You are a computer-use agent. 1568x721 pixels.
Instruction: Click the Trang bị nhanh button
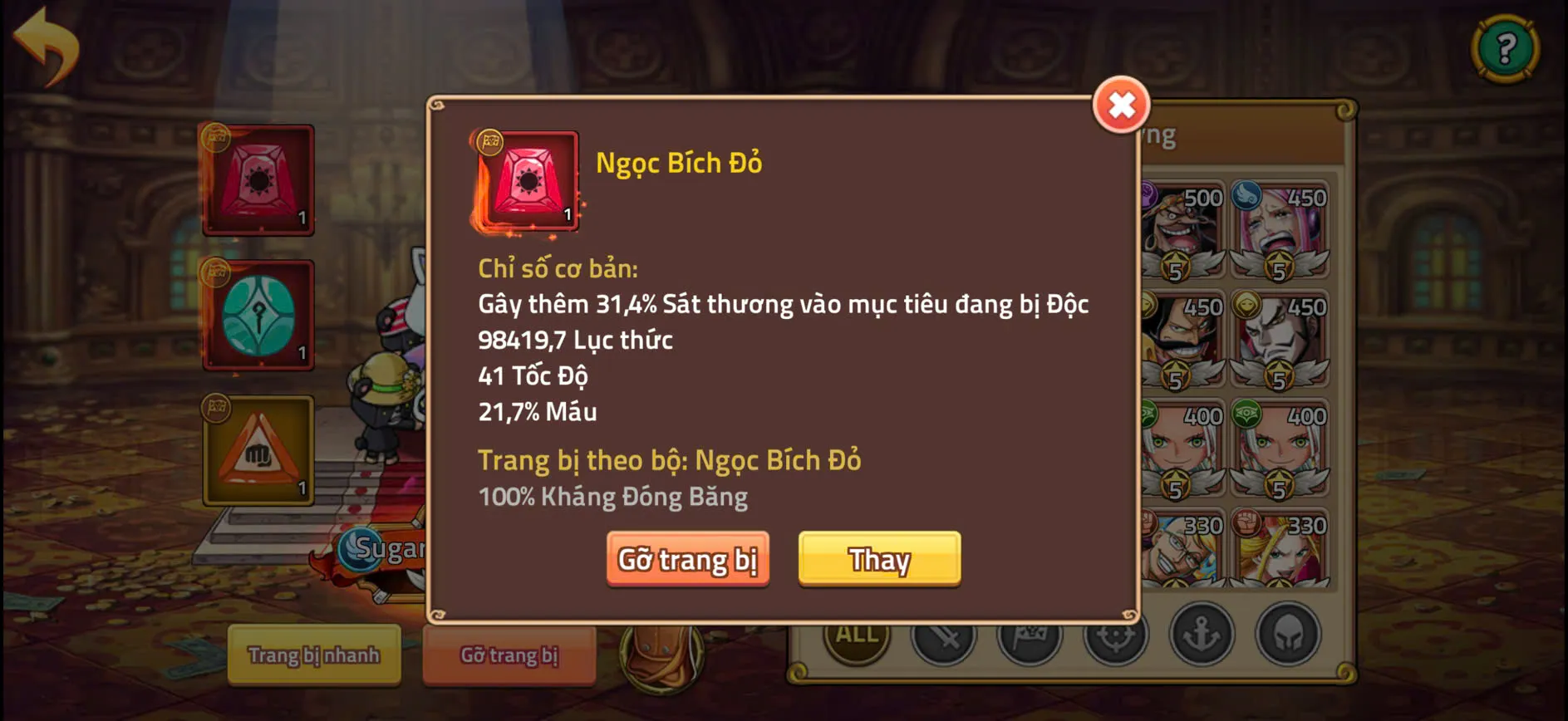[x=314, y=656]
